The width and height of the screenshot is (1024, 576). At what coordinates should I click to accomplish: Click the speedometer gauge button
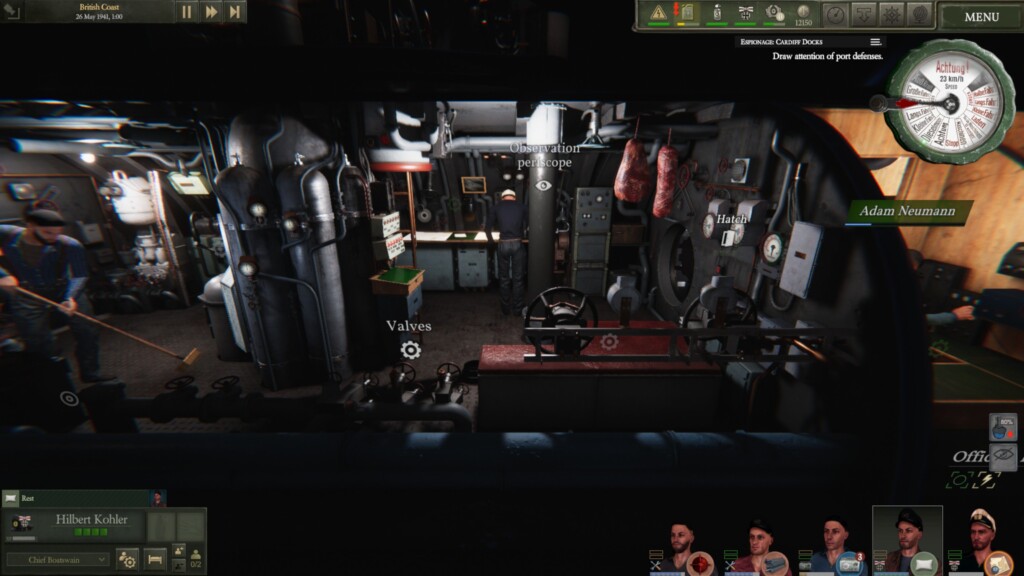pyautogui.click(x=835, y=14)
